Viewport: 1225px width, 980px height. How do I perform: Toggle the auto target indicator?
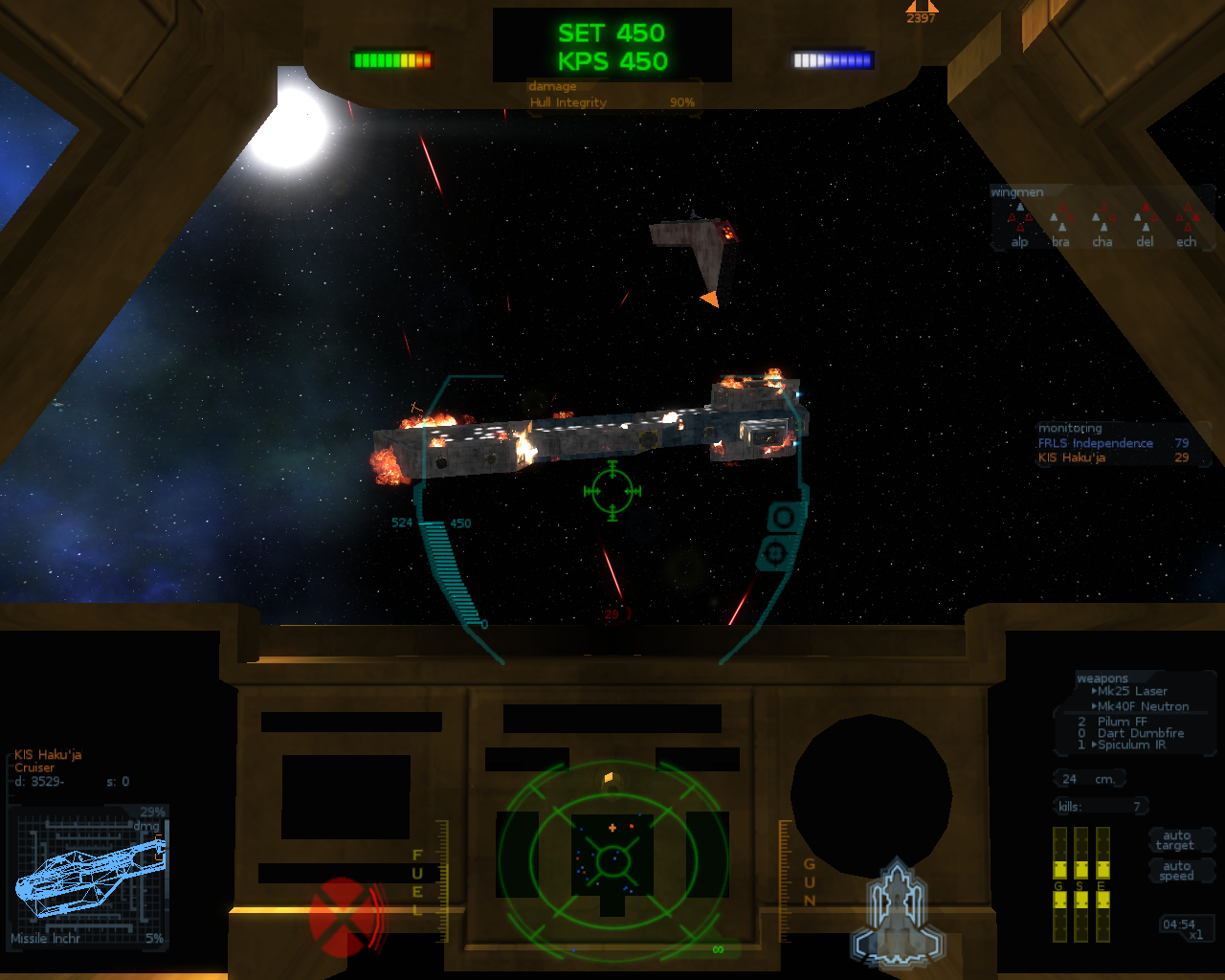pos(1175,840)
